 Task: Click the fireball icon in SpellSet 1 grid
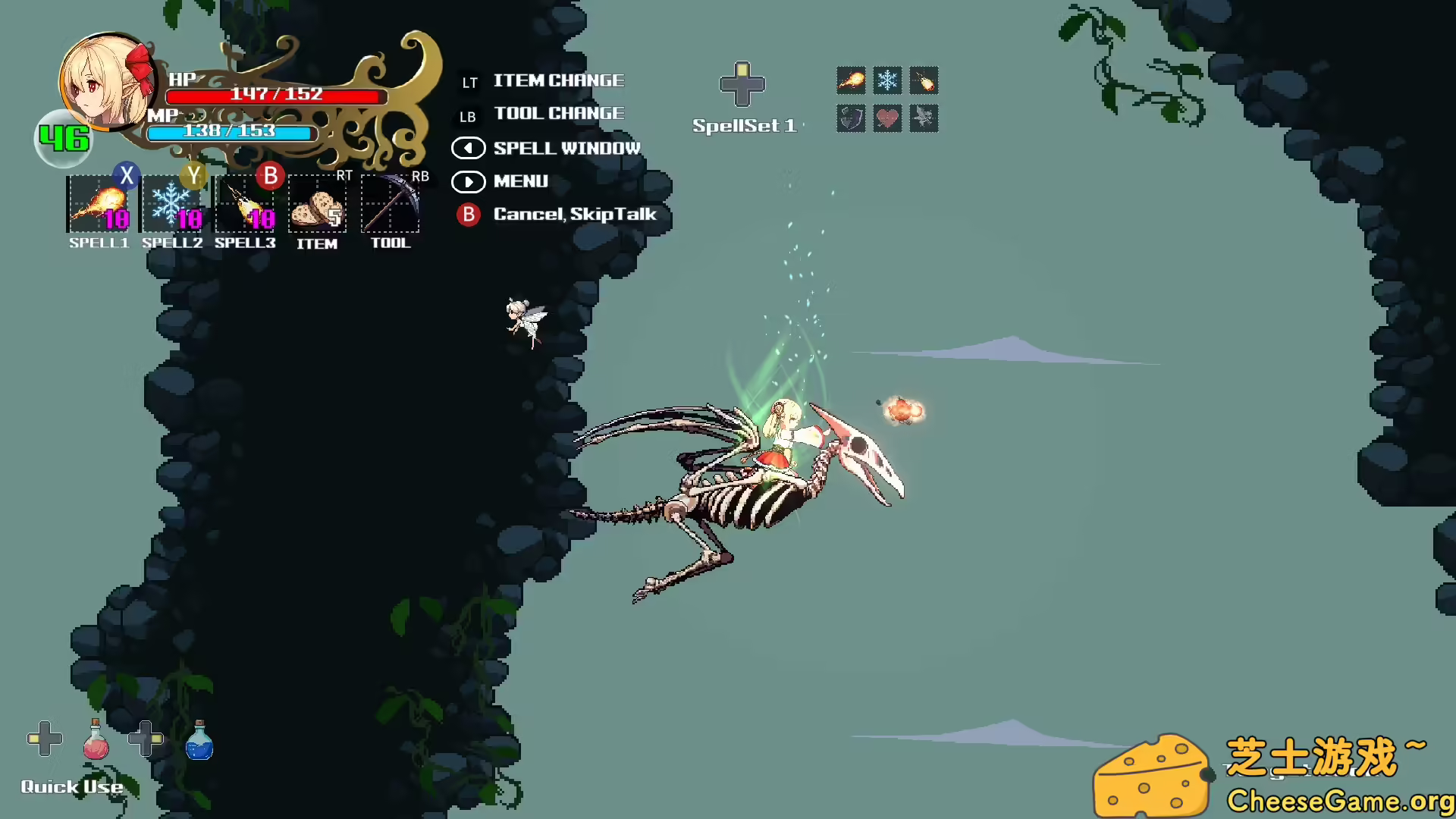(x=851, y=81)
